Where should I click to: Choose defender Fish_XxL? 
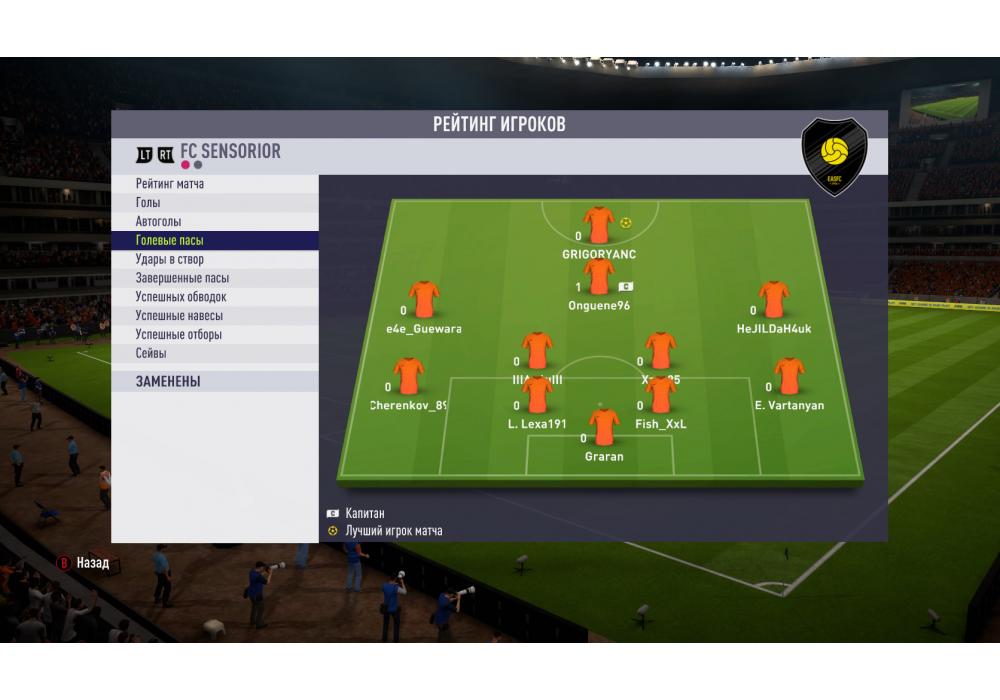pos(661,396)
